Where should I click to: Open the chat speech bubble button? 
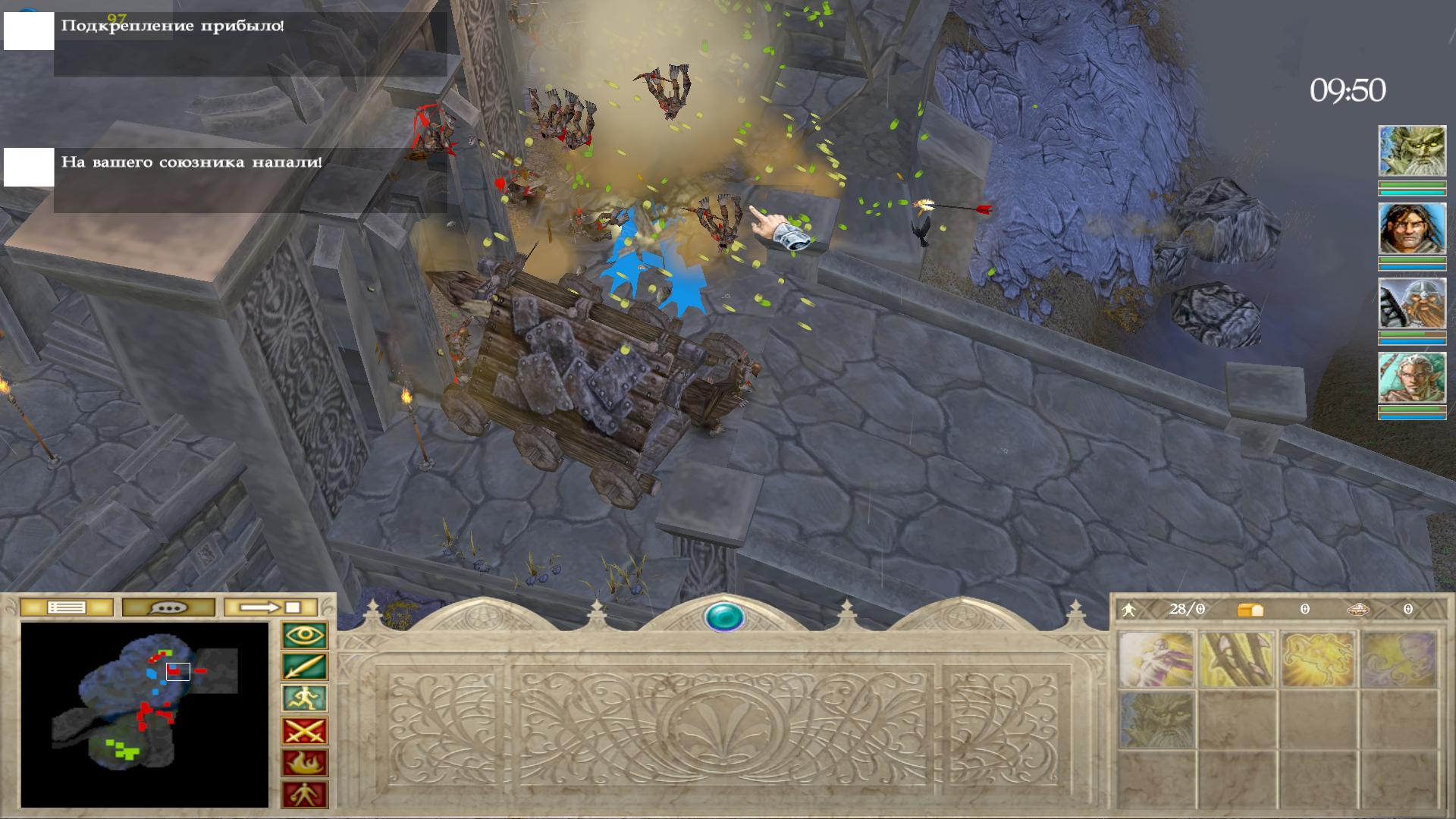tap(168, 607)
